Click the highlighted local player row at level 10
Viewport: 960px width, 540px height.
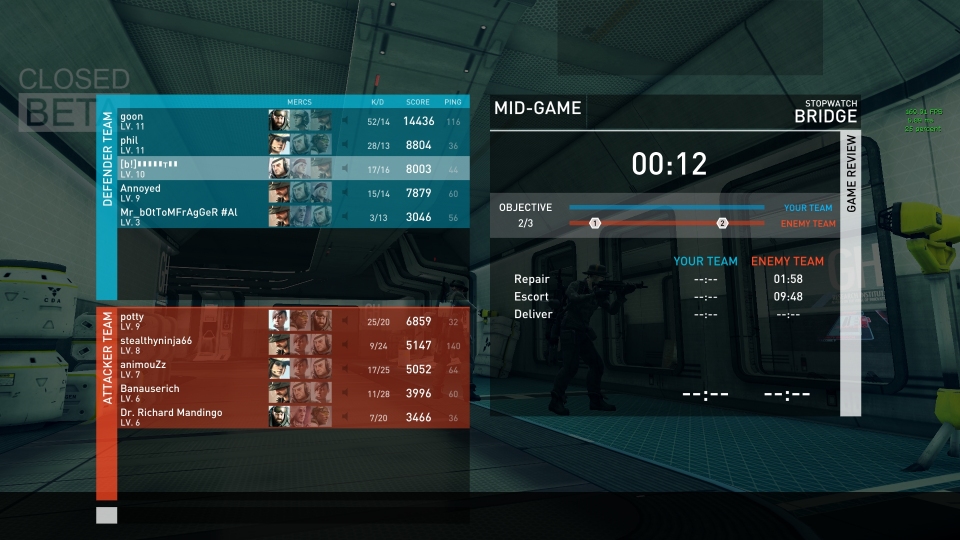190,169
